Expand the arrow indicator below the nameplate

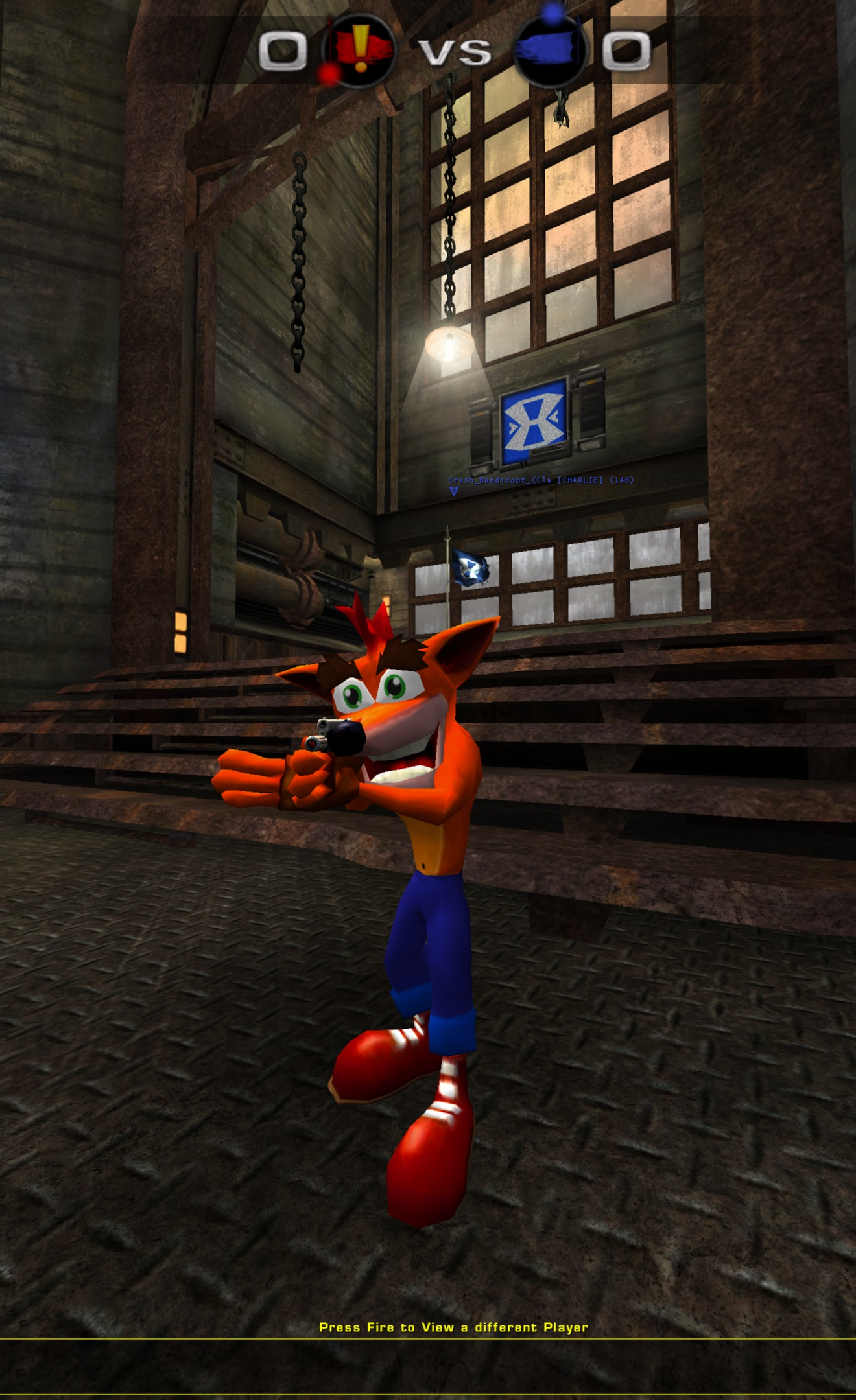453,491
